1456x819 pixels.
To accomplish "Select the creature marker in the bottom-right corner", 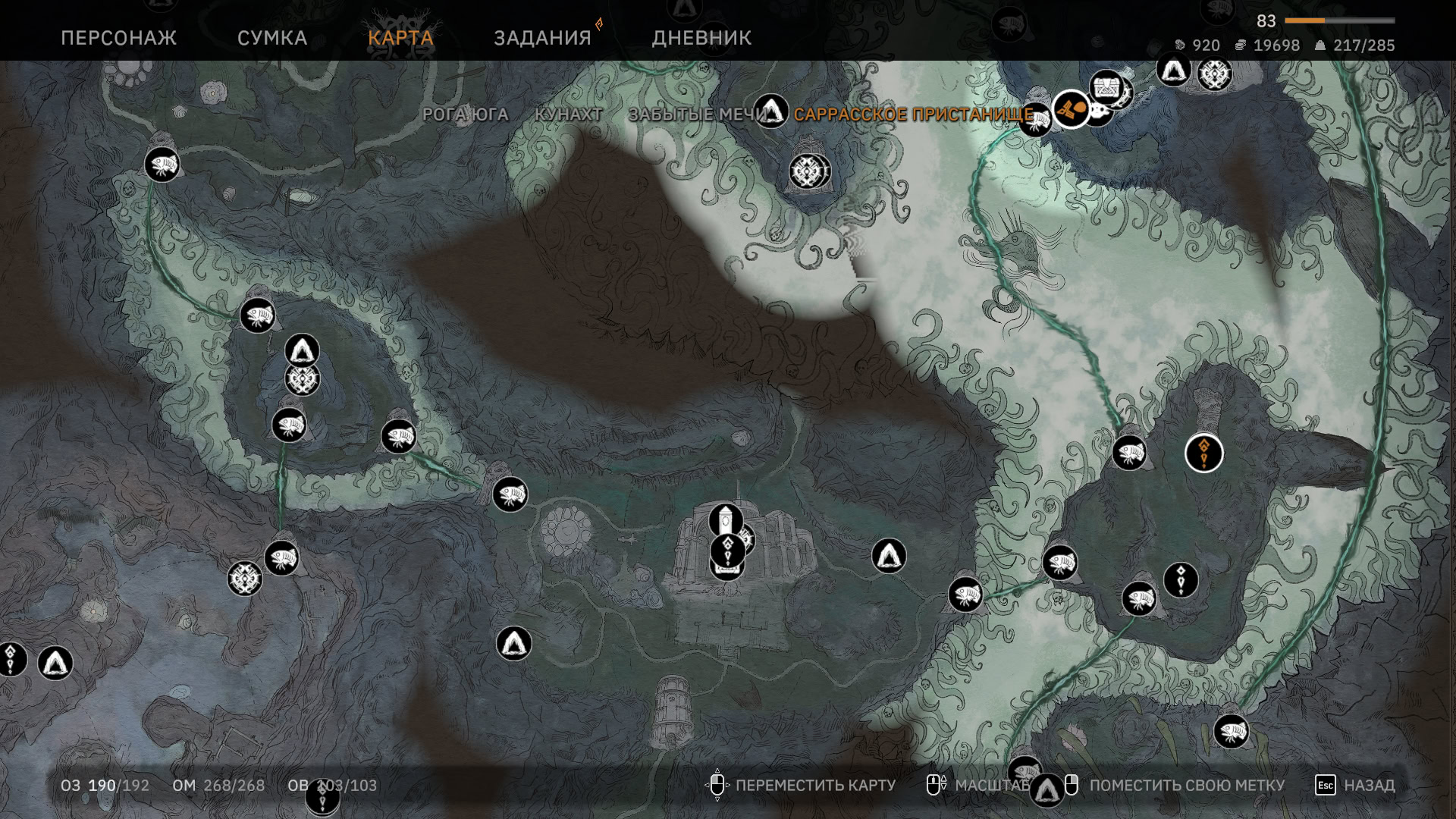I will (x=1231, y=732).
